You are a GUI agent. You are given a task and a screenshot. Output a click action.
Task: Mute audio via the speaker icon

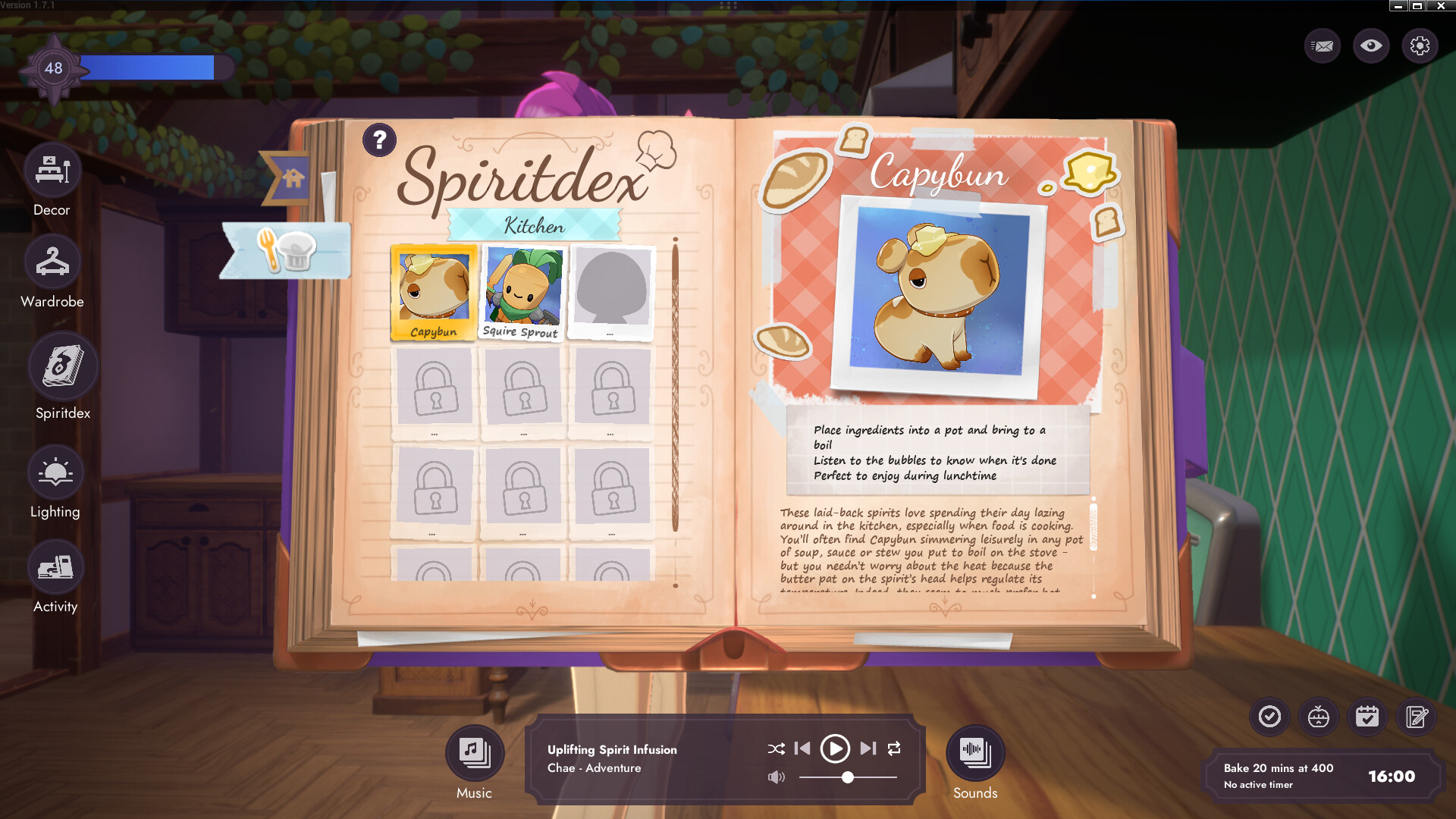pos(775,777)
